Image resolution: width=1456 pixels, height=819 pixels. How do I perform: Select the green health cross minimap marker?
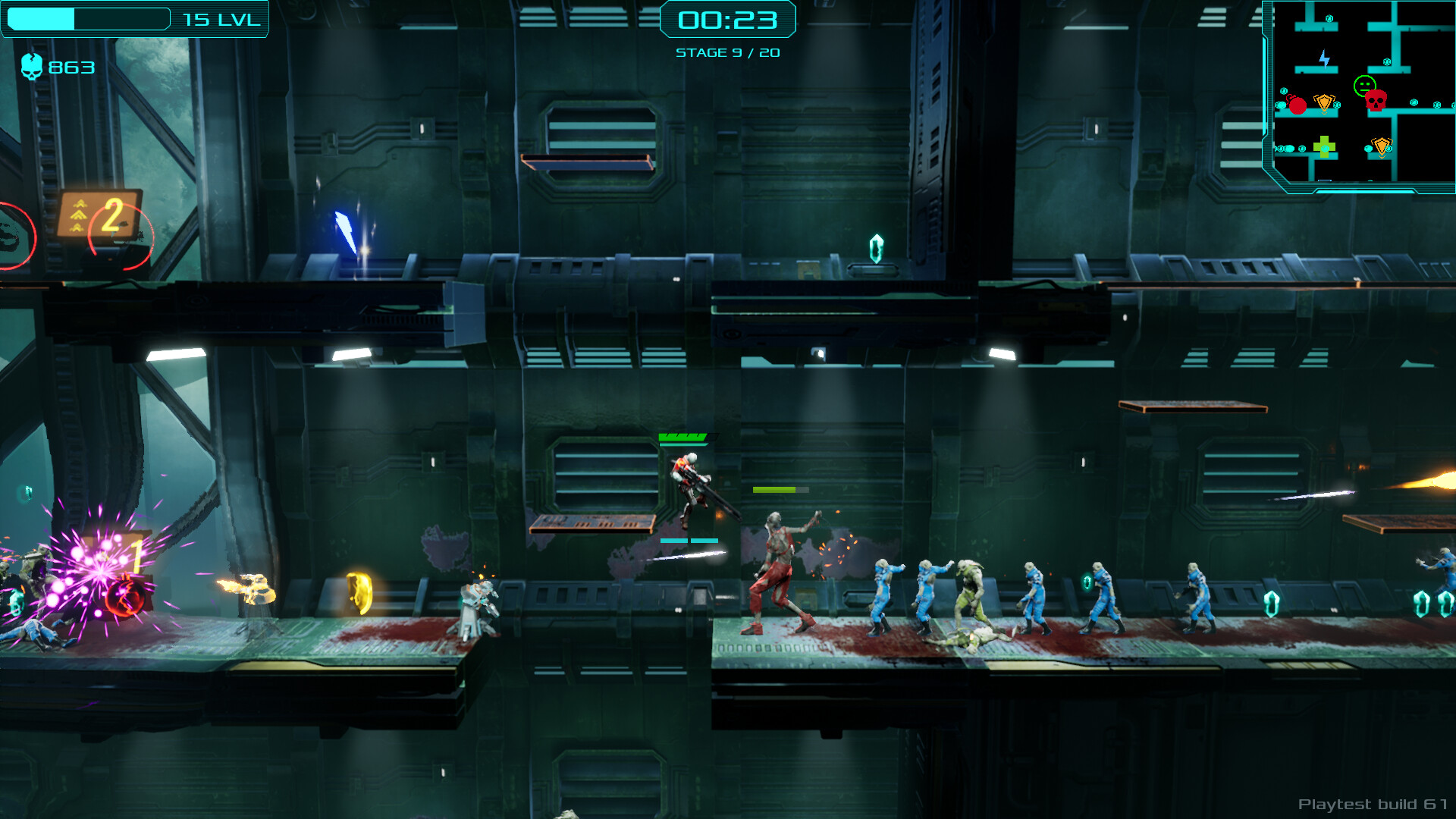point(1324,146)
